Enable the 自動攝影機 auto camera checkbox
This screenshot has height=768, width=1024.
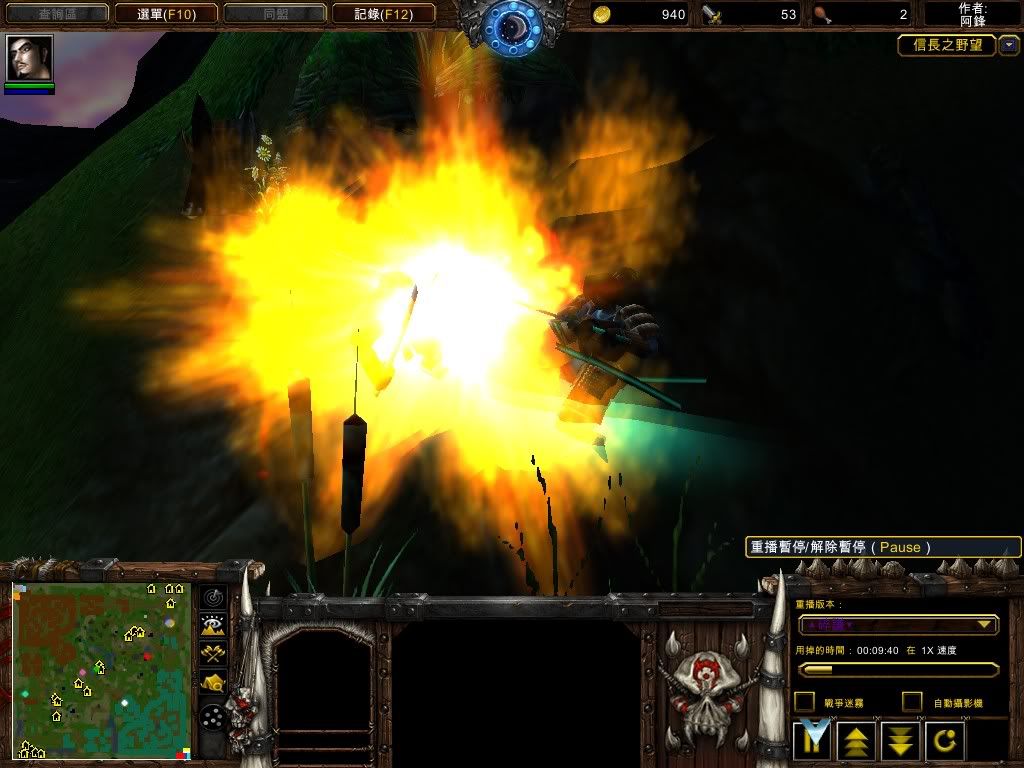point(912,702)
